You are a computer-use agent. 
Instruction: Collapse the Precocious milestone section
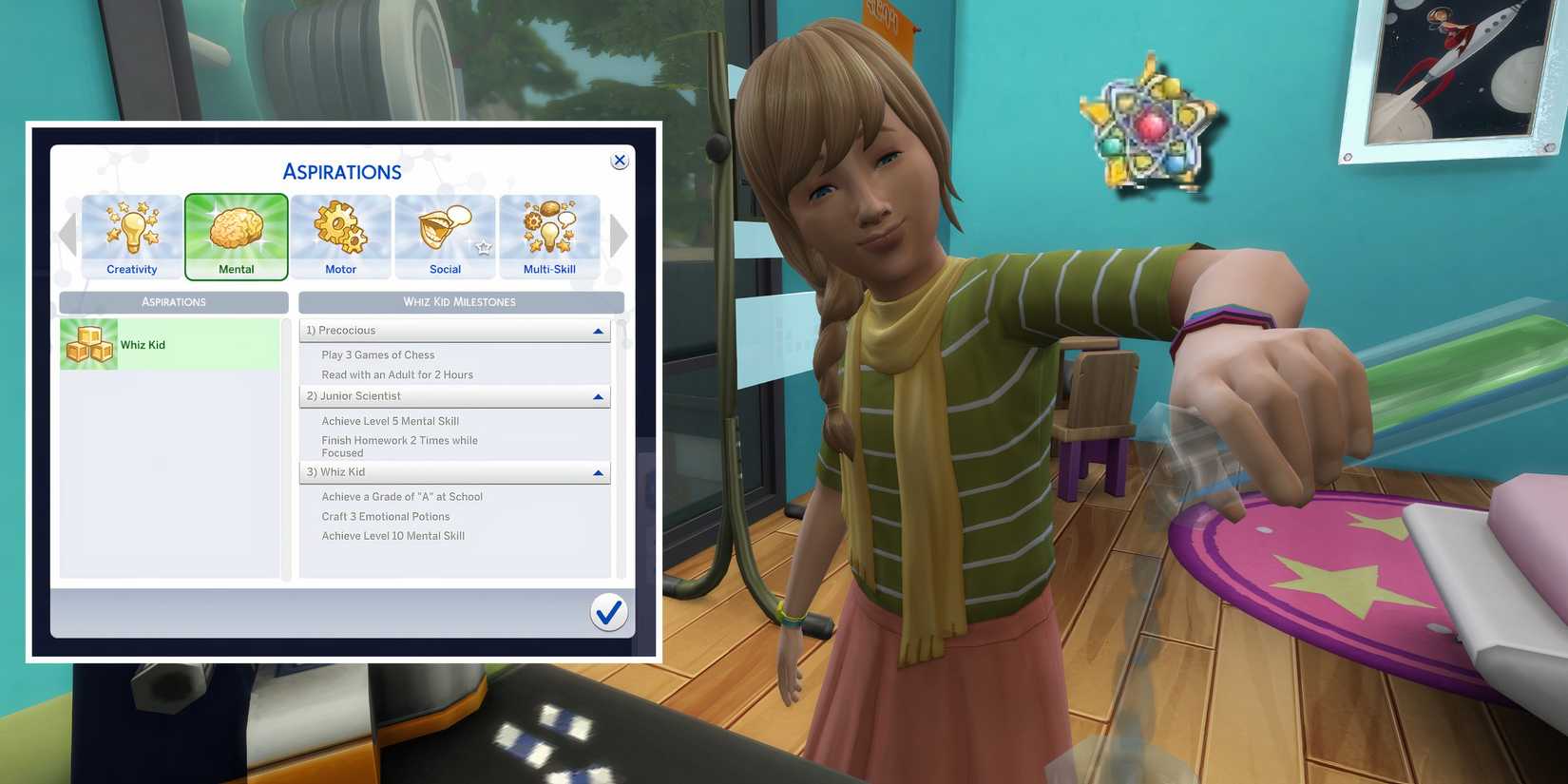coord(599,330)
